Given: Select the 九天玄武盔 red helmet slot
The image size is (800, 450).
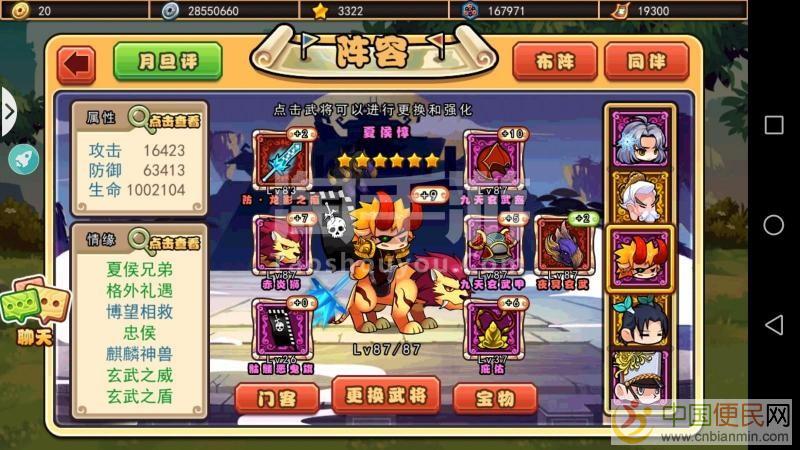Looking at the screenshot, I should pyautogui.click(x=493, y=160).
